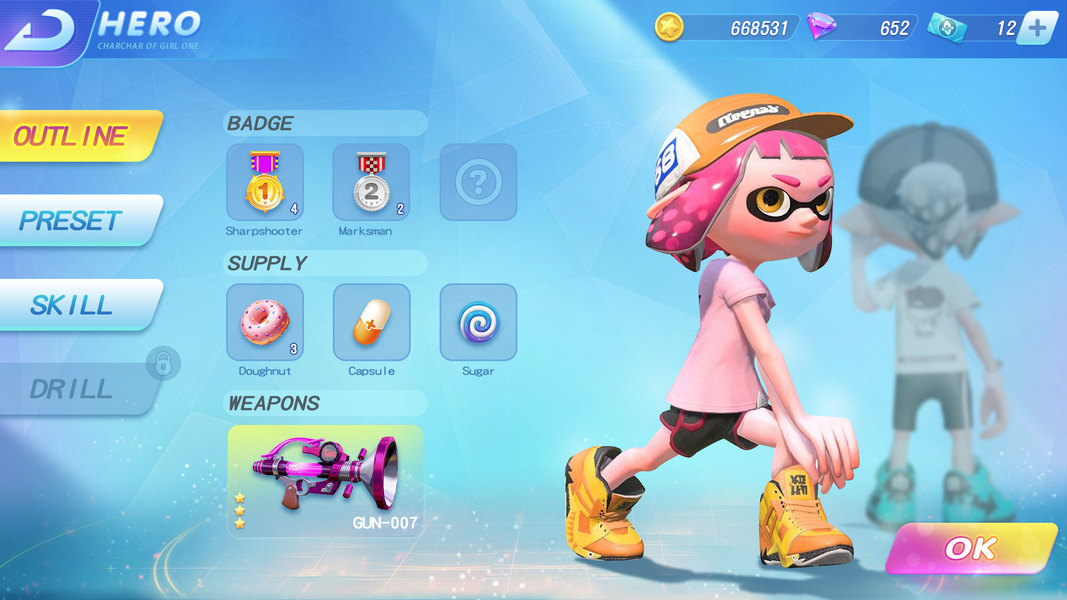Click the locked Drill tab
The width and height of the screenshot is (1067, 600).
tap(75, 389)
